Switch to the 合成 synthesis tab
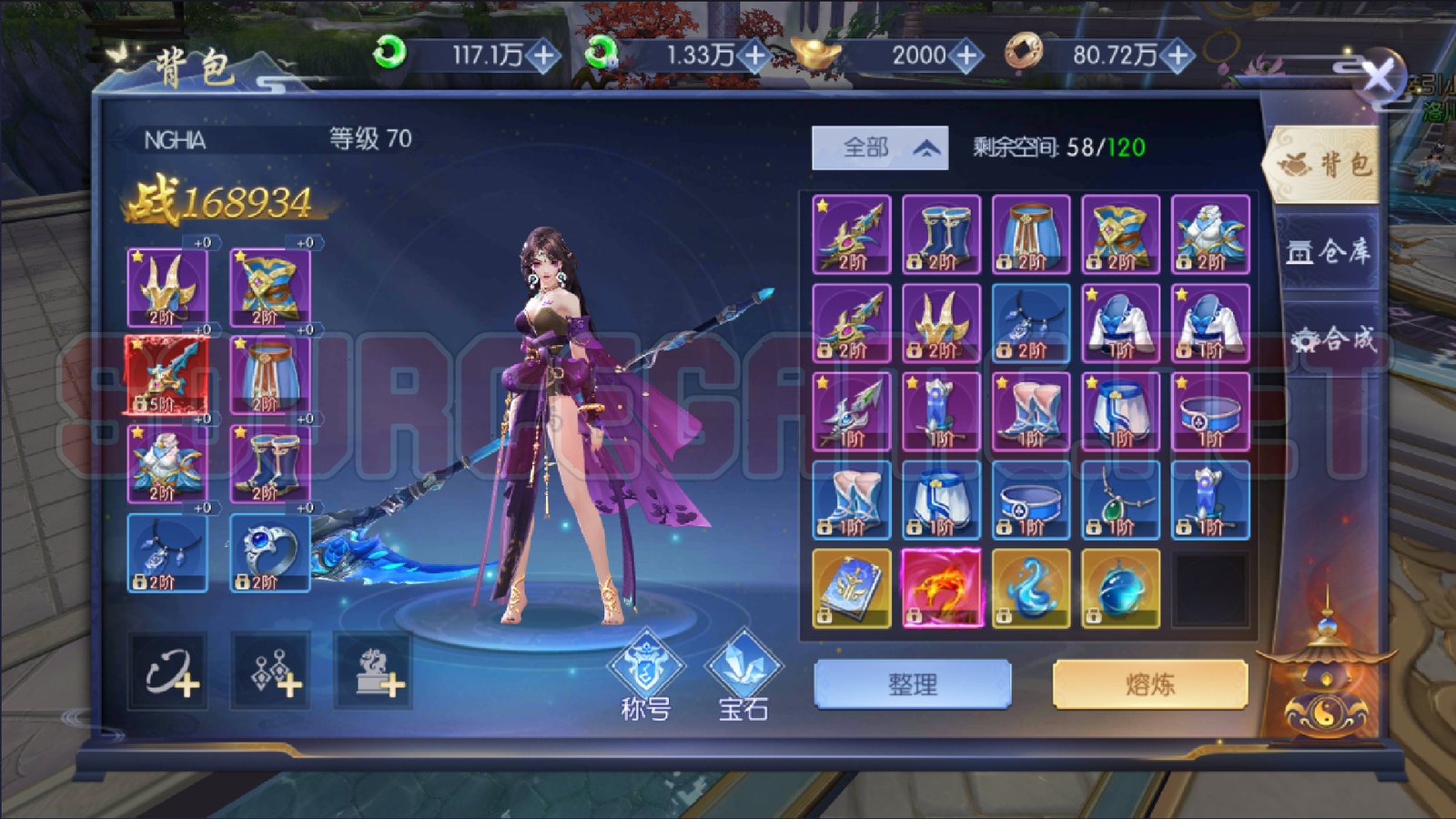This screenshot has height=819, width=1456. coord(1331,339)
